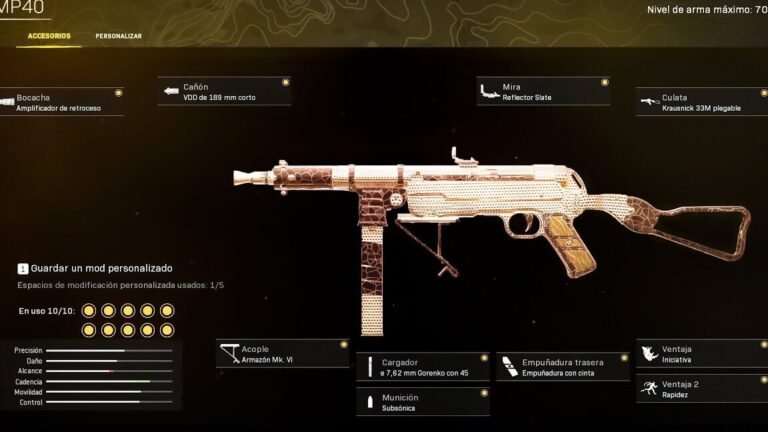Screen dimensions: 768x432
Task: Open the Mira Reflector Slate slot
Action: tap(543, 92)
